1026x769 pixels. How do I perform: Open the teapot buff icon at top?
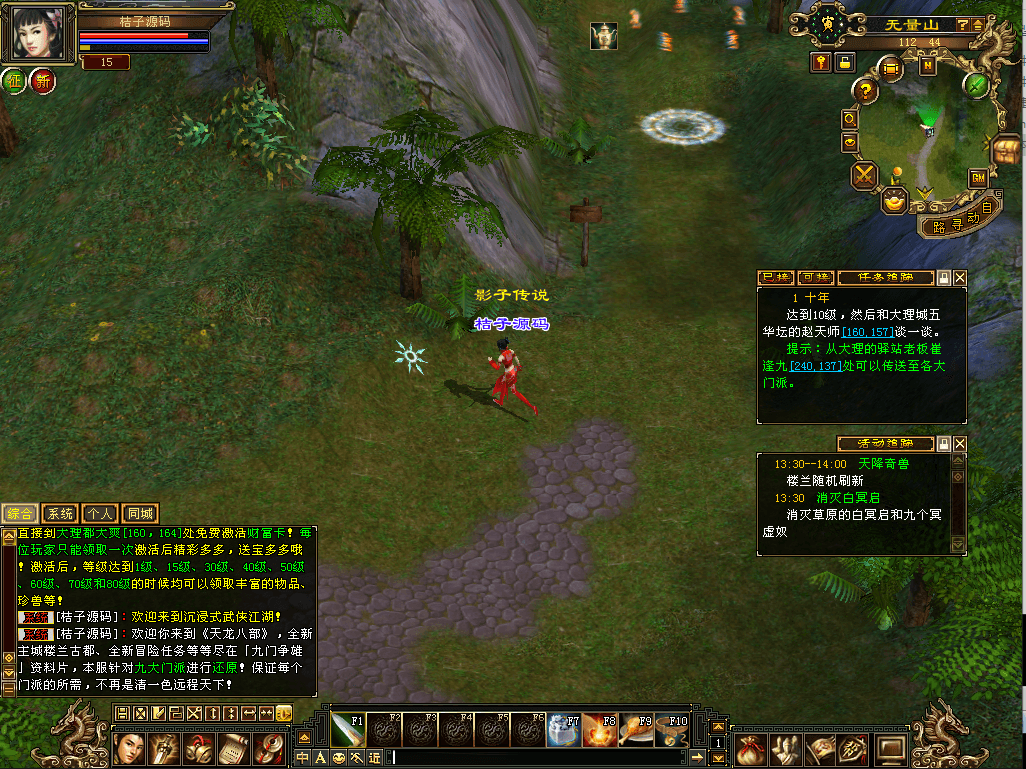(x=603, y=36)
